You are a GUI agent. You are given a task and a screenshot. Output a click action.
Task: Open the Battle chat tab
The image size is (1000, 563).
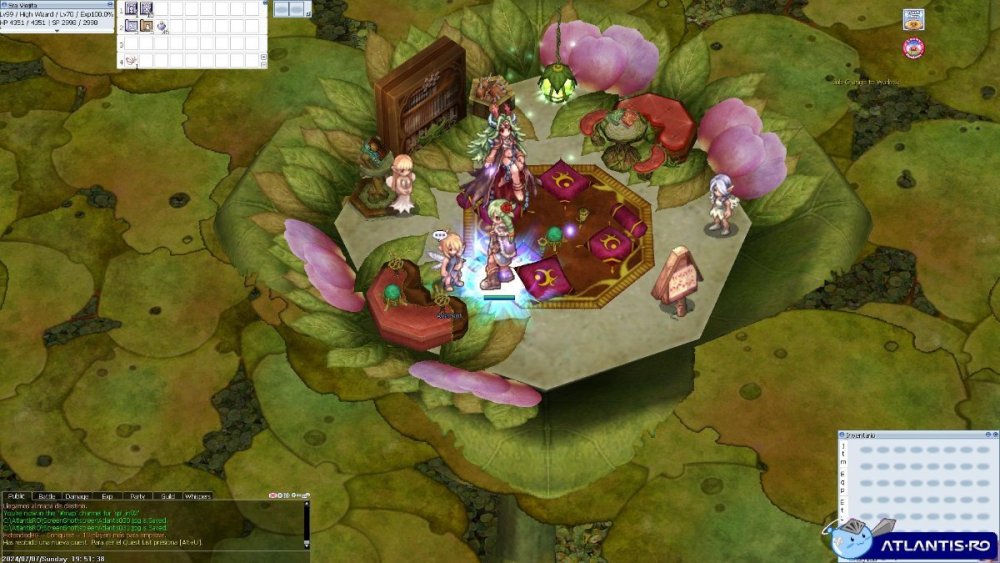(x=46, y=496)
